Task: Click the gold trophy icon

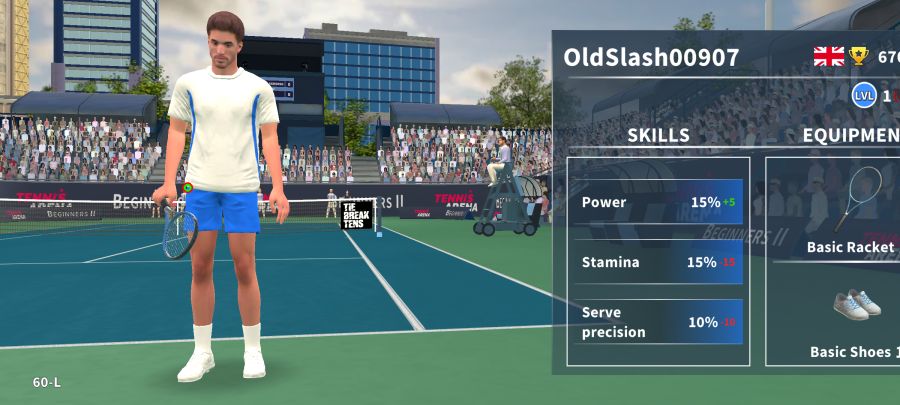Action: point(859,57)
